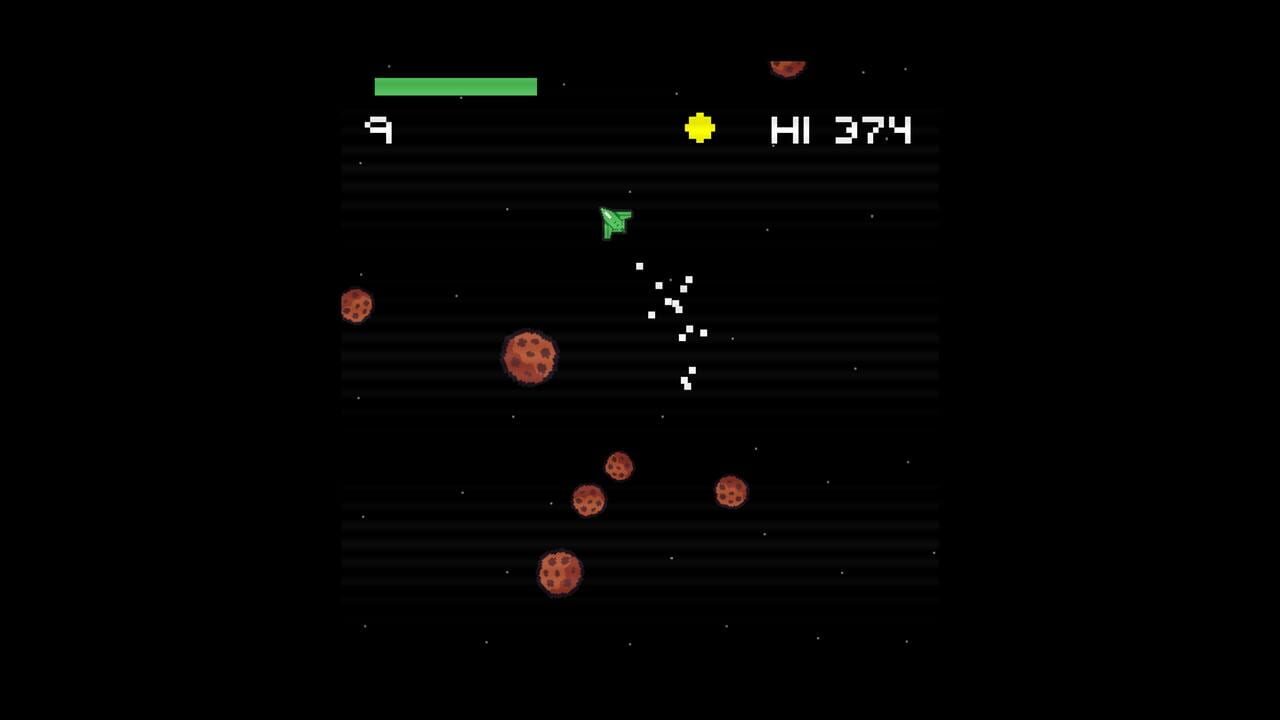Click the asteroid at the top edge
Screen dimensions: 1280x720
click(789, 64)
